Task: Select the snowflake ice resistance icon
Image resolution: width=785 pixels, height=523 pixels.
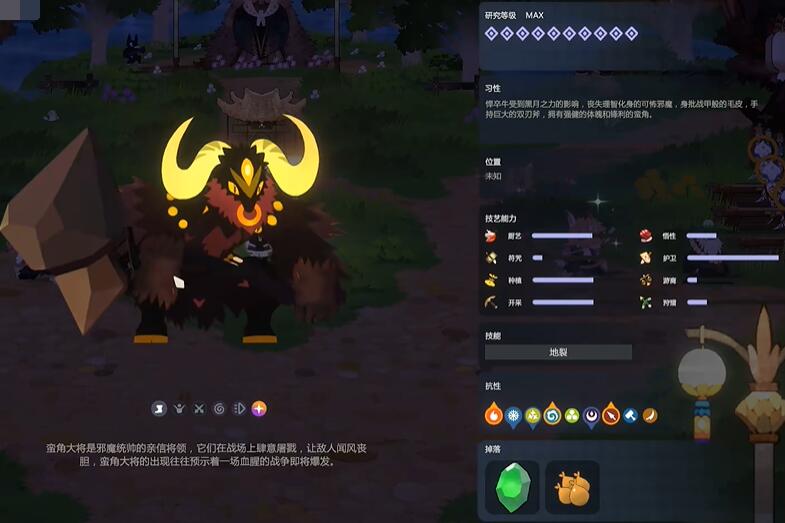Action: coord(513,415)
